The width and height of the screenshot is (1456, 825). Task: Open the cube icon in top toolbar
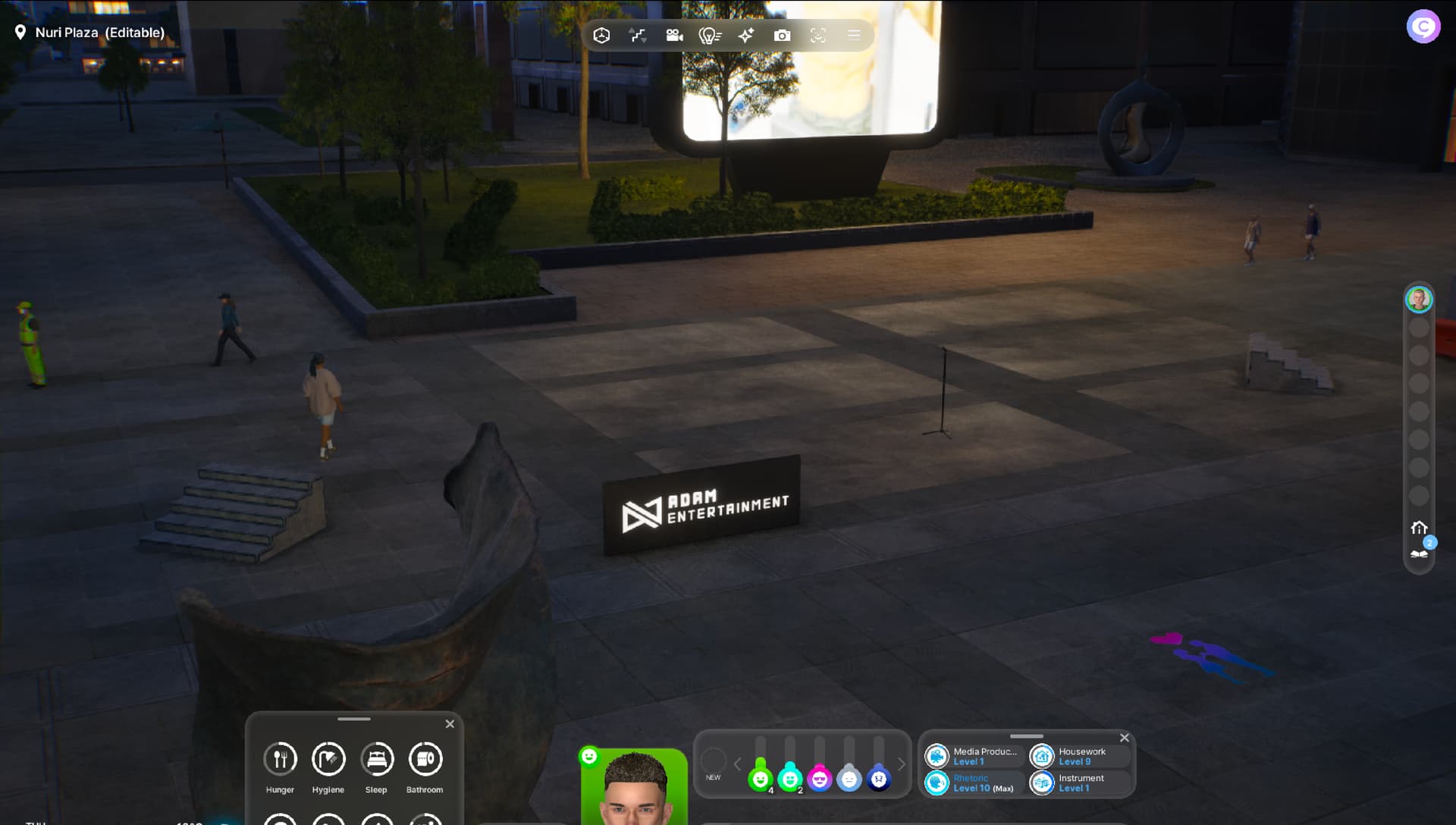601,36
